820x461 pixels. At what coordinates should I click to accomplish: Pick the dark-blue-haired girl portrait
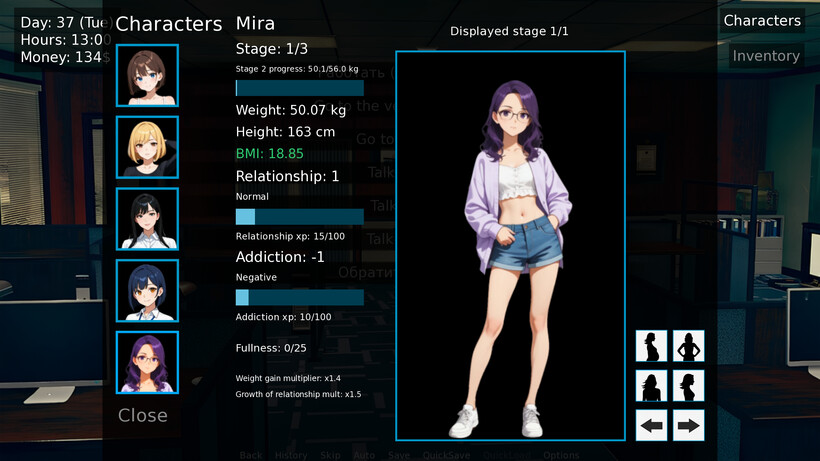click(x=147, y=291)
